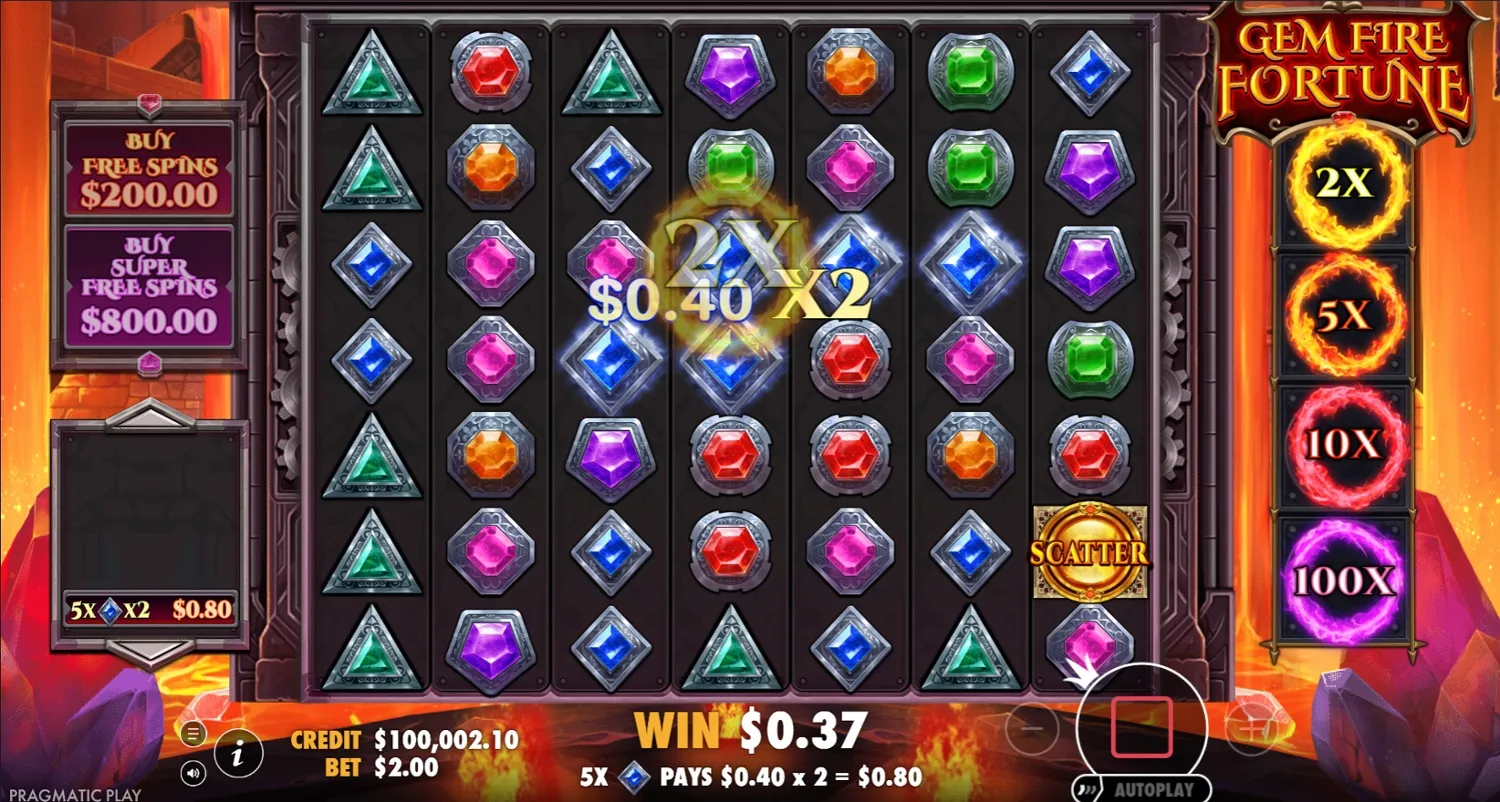Buy Free Spins for $200.00
The height and width of the screenshot is (802, 1500).
(x=148, y=166)
